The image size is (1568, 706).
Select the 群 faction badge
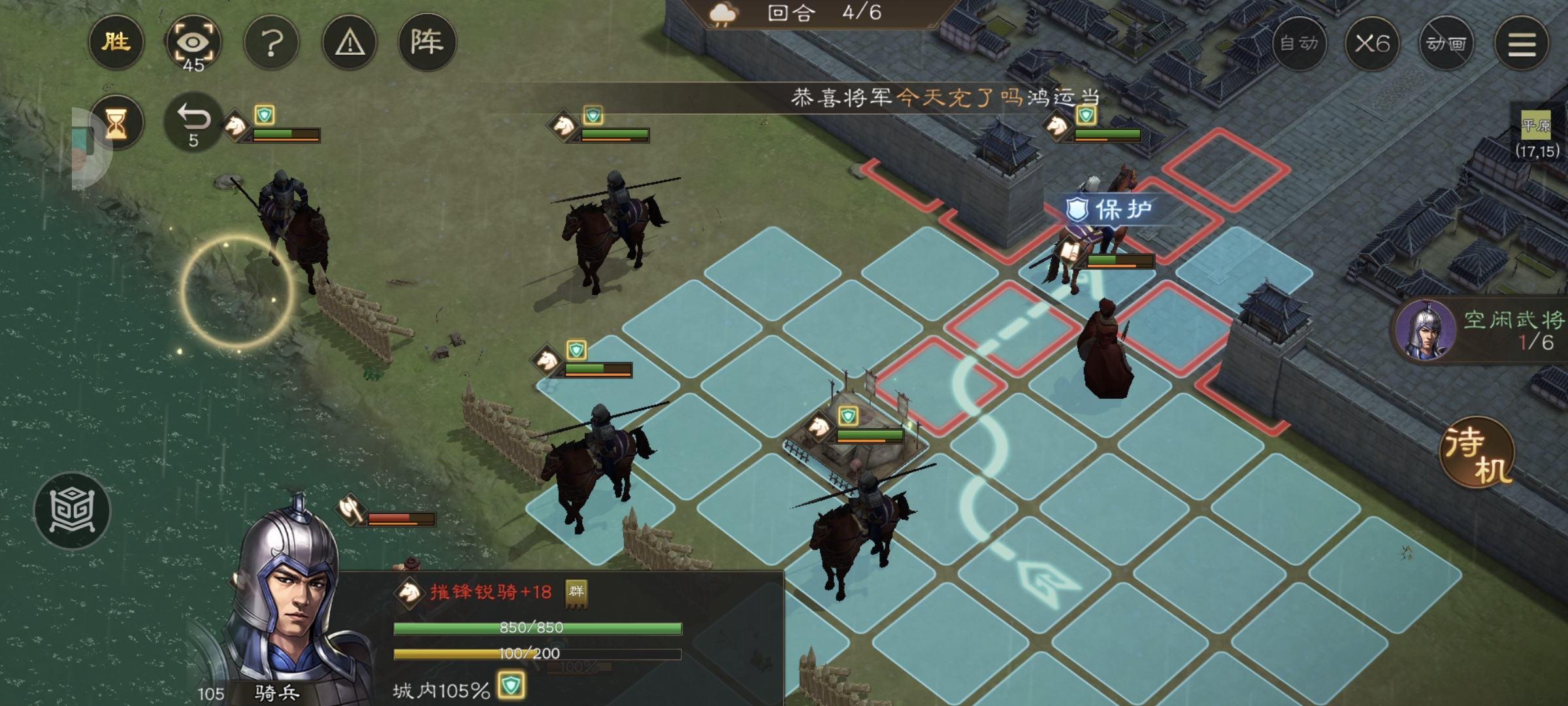tap(576, 592)
